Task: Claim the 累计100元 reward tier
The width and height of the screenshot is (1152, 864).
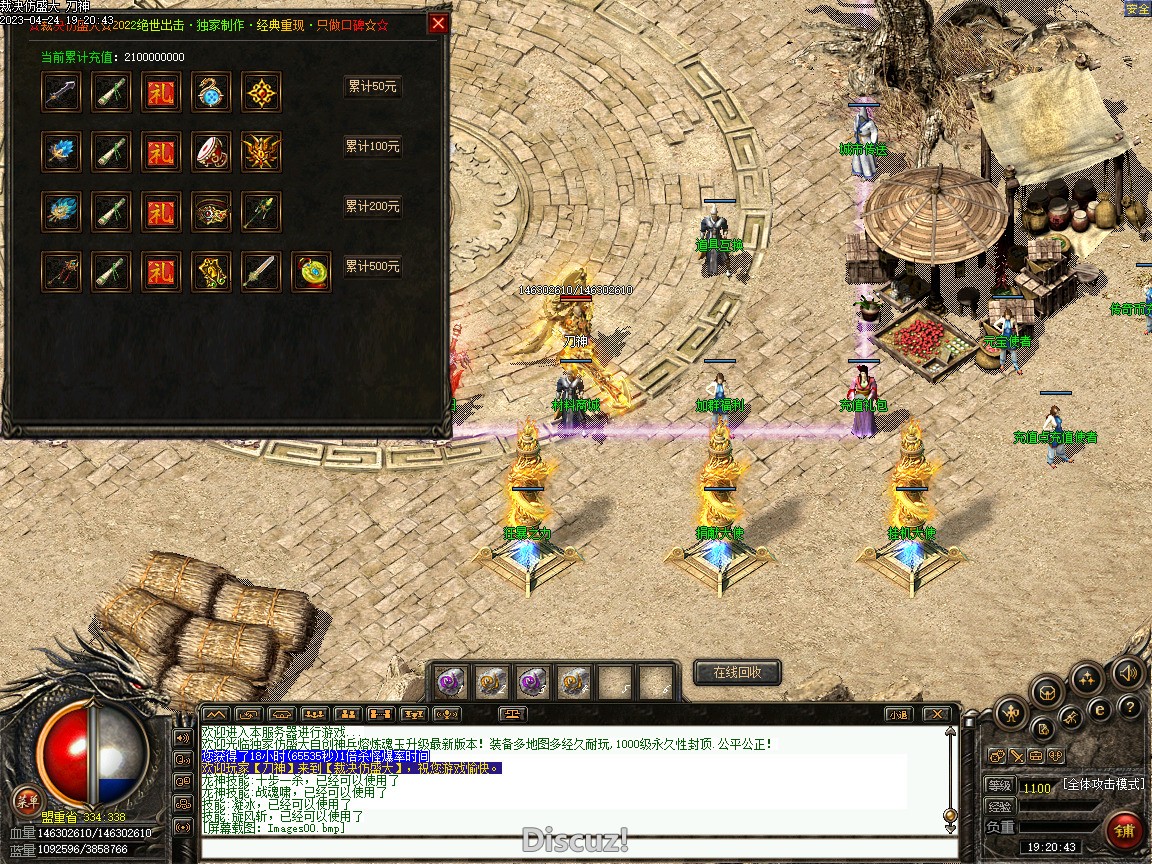Action: [372, 147]
